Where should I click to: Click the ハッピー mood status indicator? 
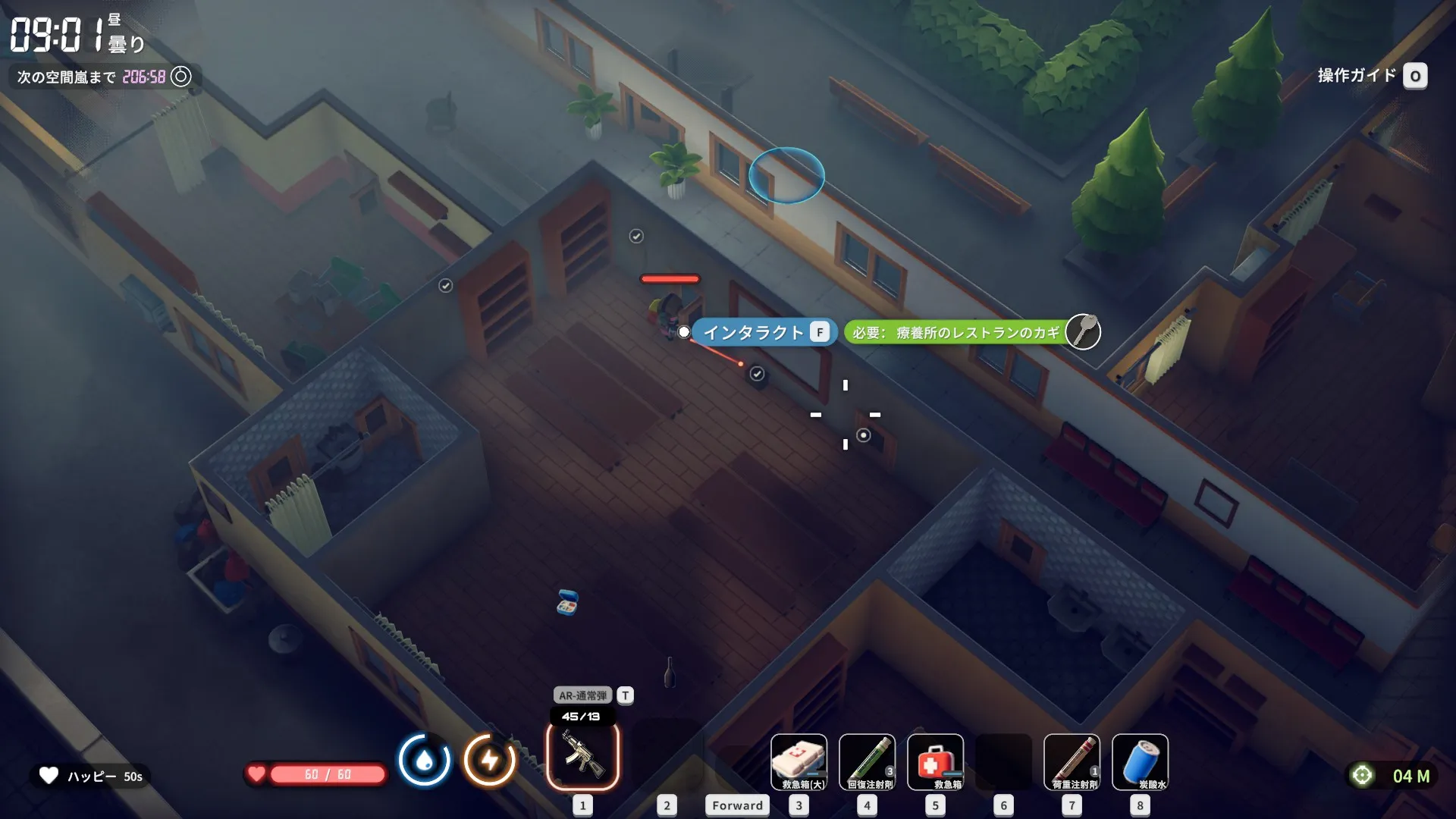[91, 776]
